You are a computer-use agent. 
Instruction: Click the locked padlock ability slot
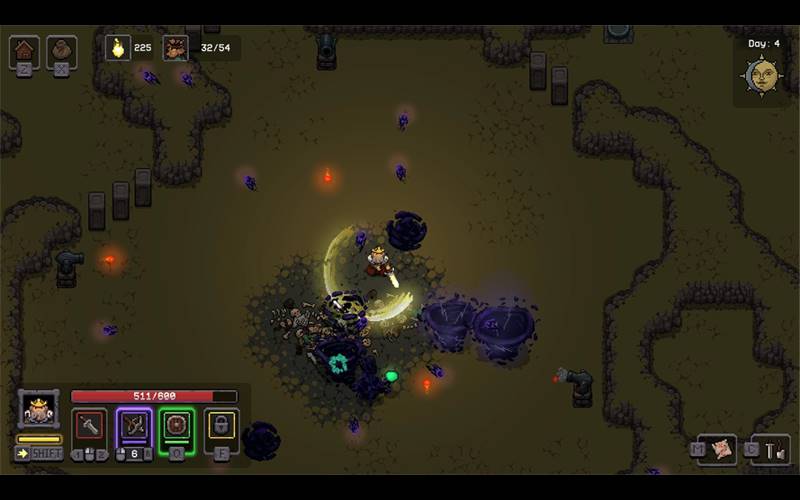tap(221, 427)
